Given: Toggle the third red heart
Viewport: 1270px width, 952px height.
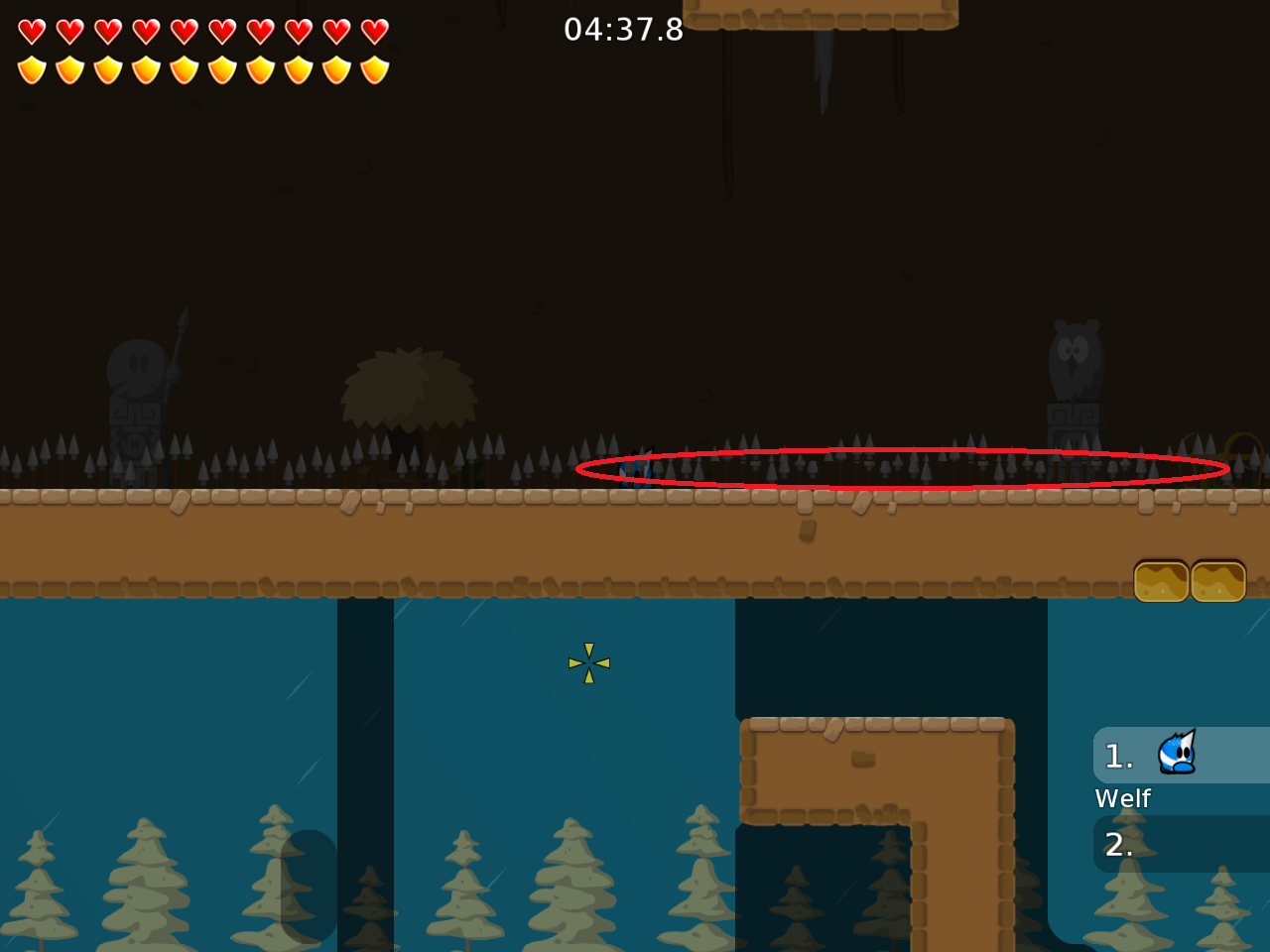Looking at the screenshot, I should pyautogui.click(x=107, y=31).
